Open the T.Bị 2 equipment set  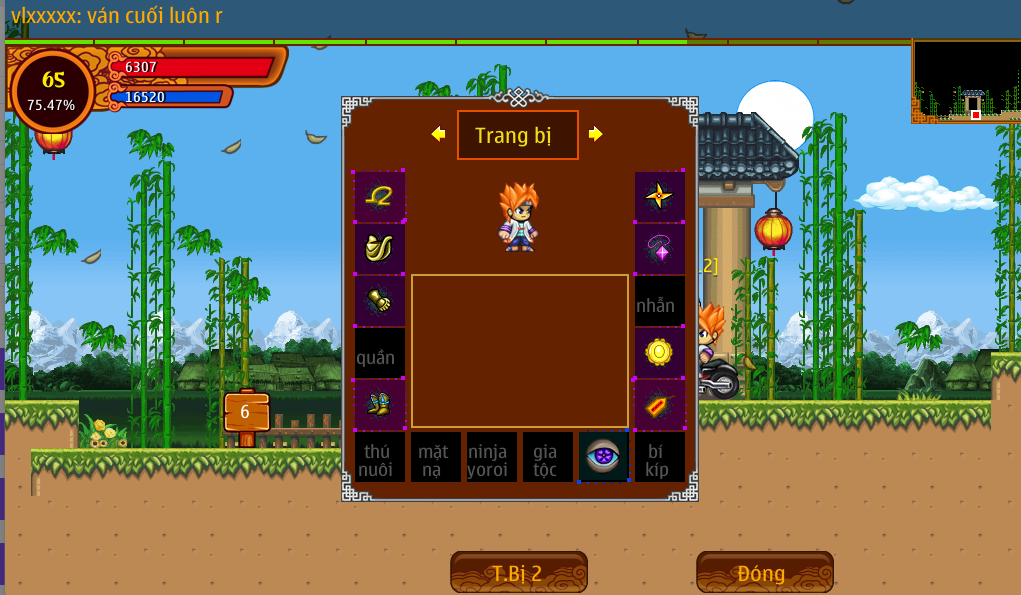518,573
